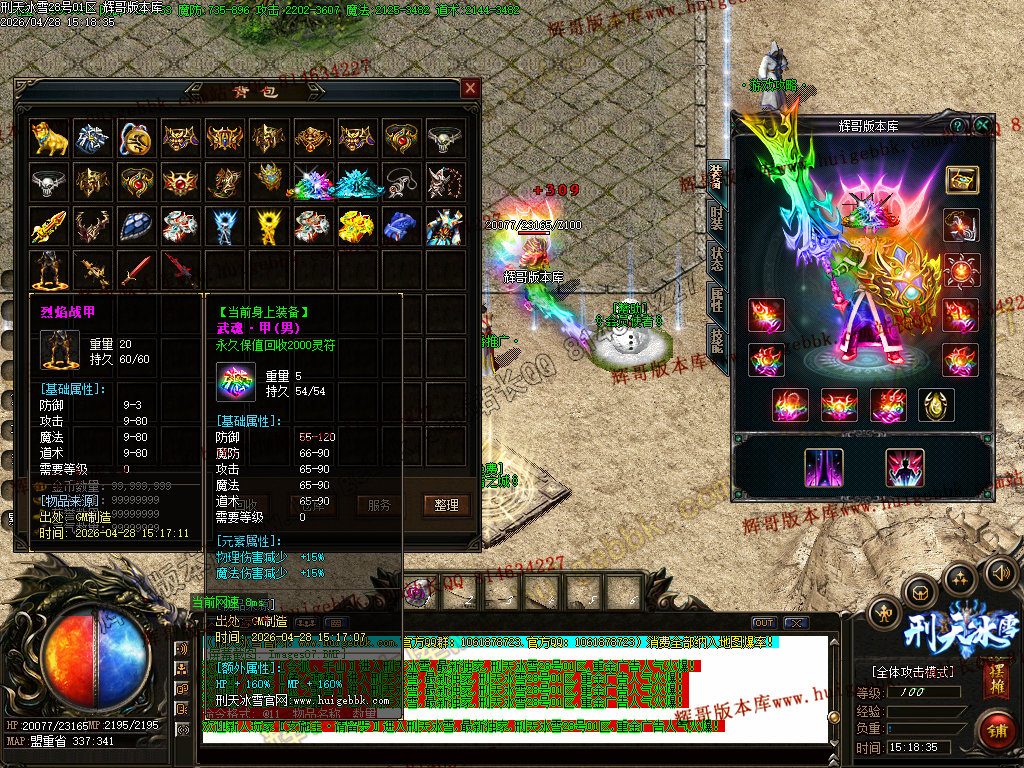Screen dimensions: 1024x768
Task: Click the 整理 sort button
Action: point(445,505)
